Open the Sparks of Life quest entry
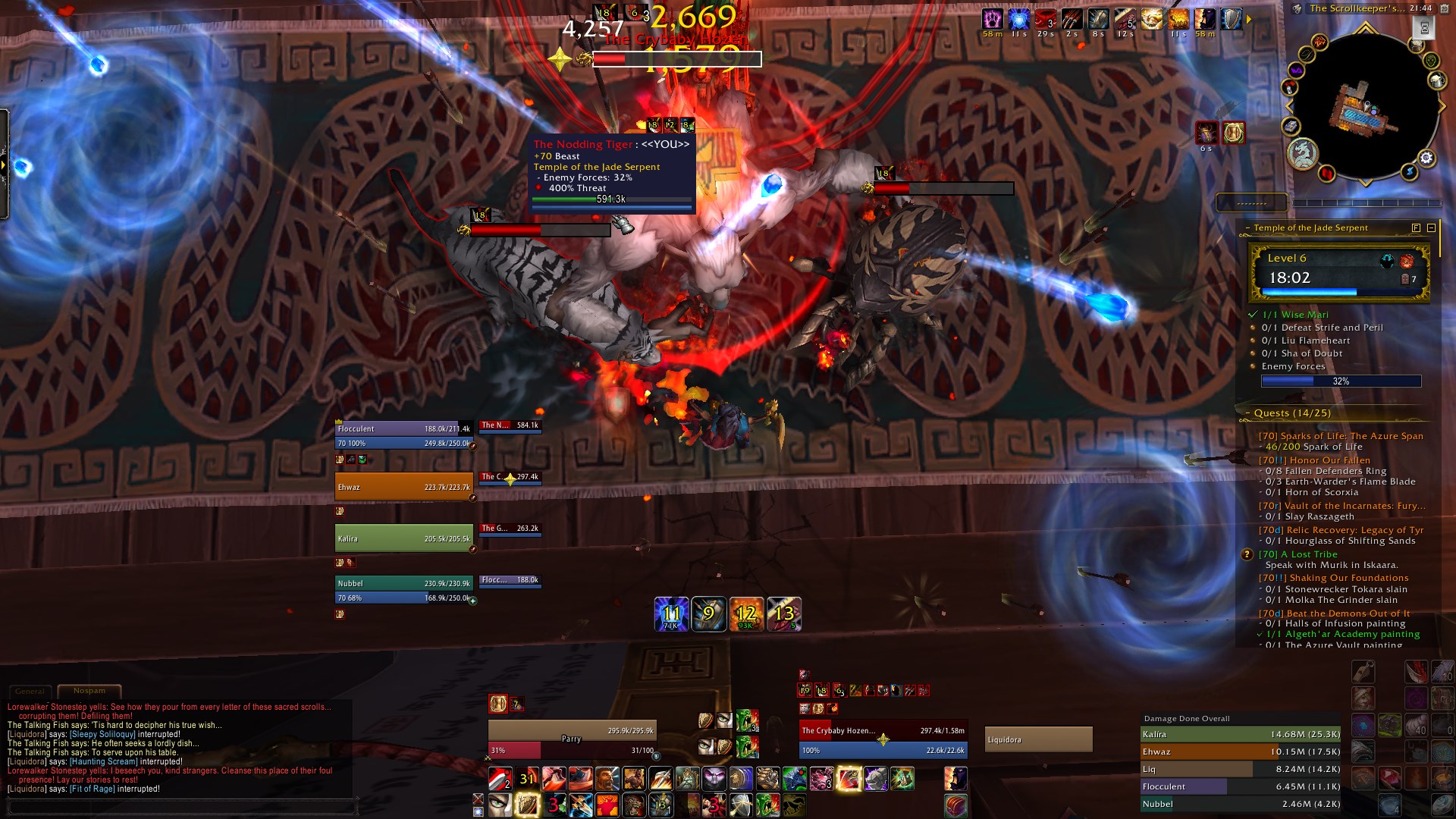The height and width of the screenshot is (819, 1456). click(x=1341, y=436)
